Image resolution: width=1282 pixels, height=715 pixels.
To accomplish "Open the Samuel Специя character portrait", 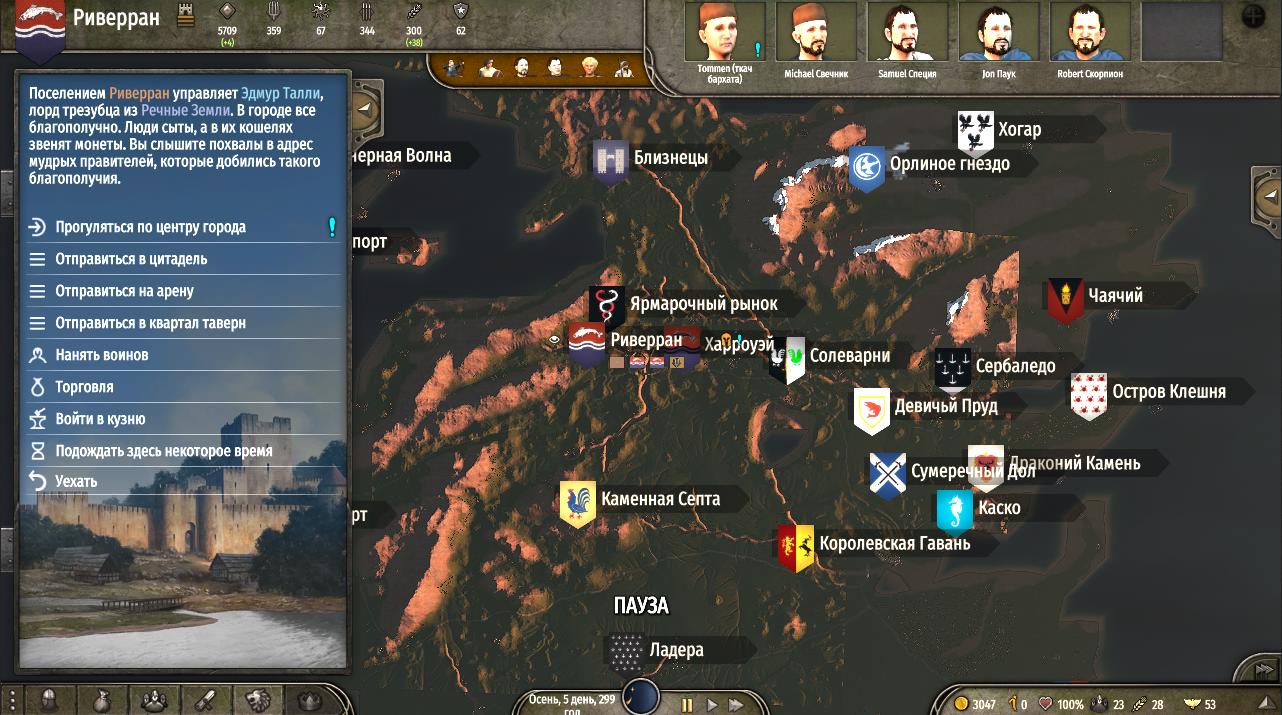I will [907, 33].
